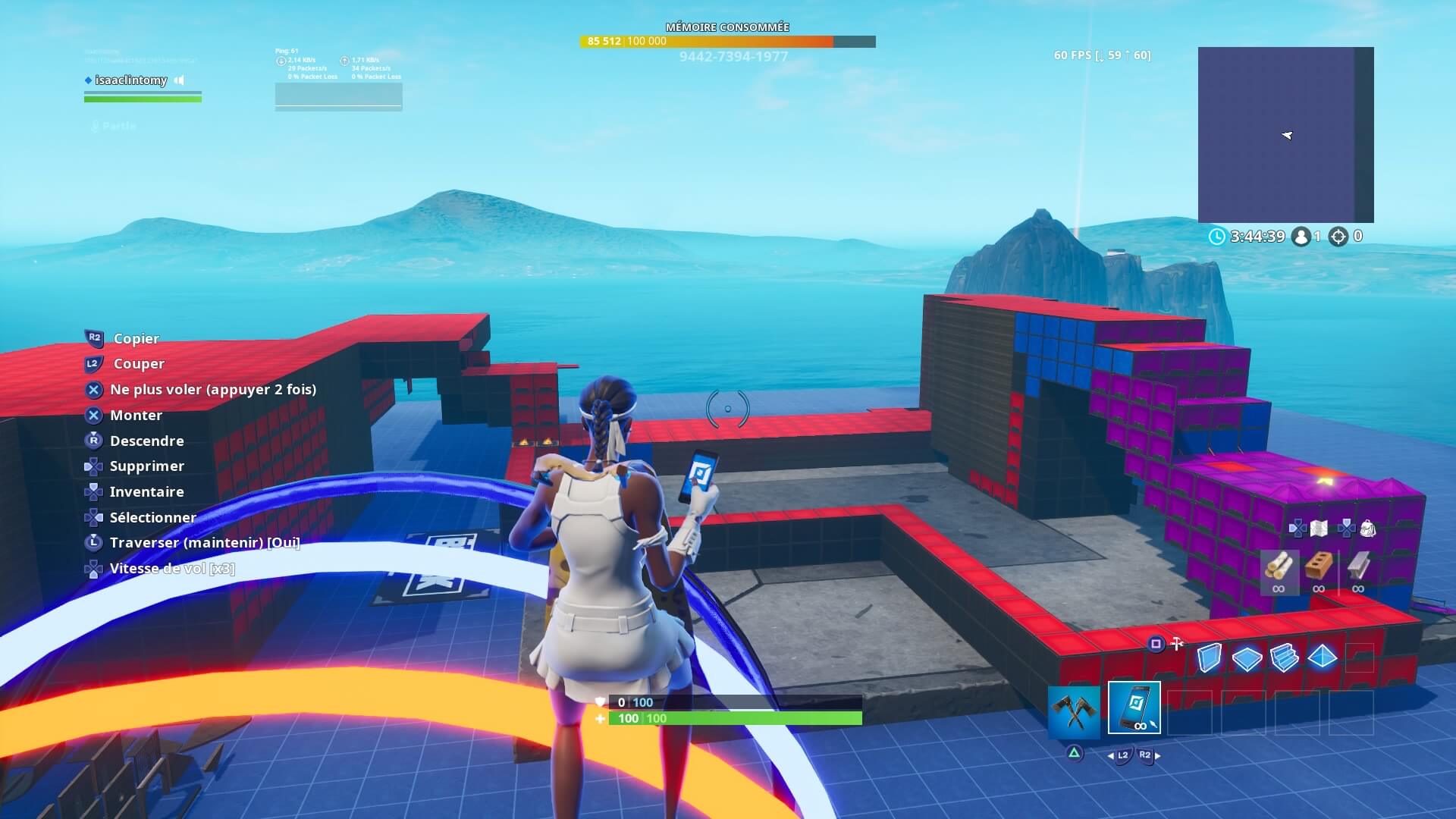The width and height of the screenshot is (1456, 819).
Task: Choose 'Copier' from the action menu
Action: pyautogui.click(x=136, y=339)
